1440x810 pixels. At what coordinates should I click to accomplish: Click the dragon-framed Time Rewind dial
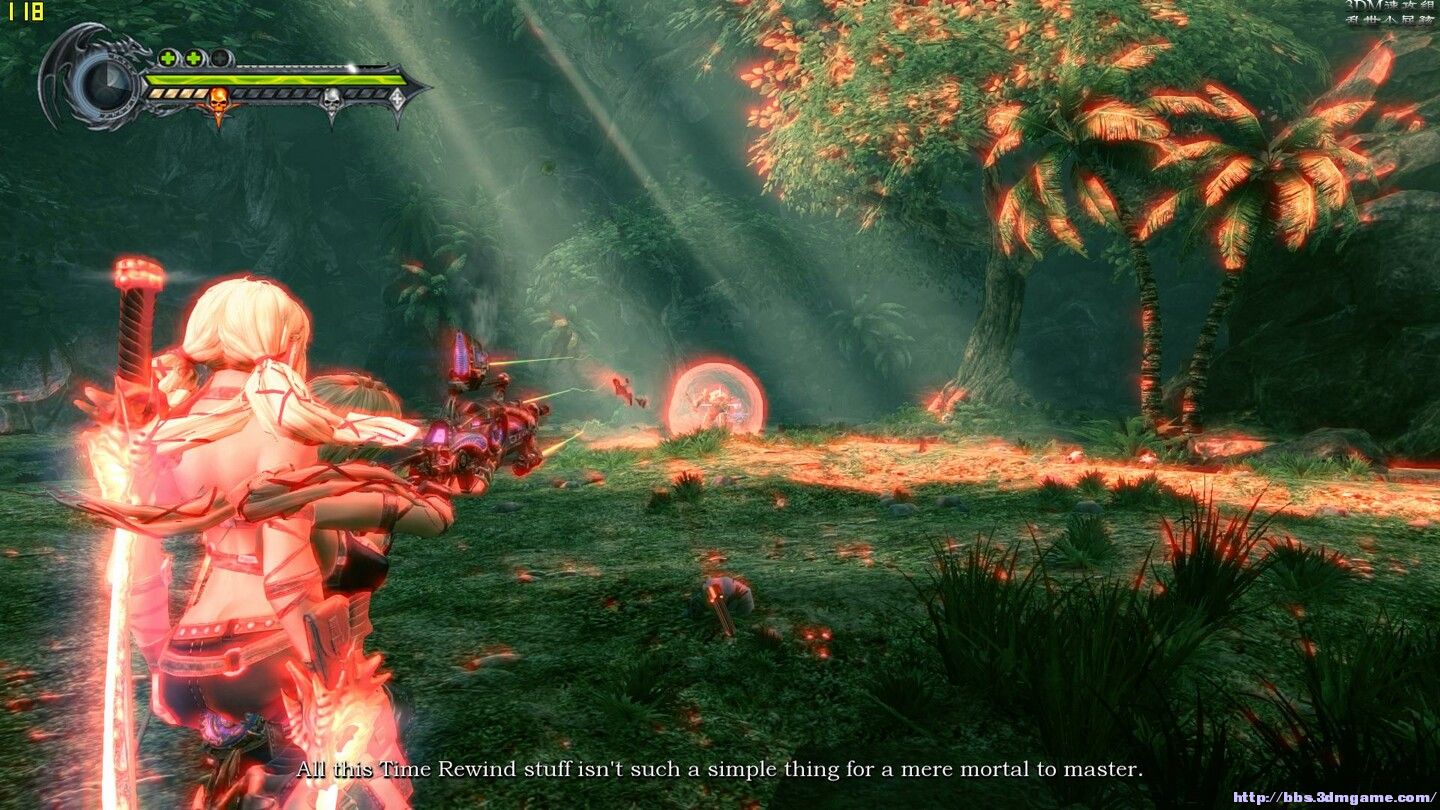point(103,83)
